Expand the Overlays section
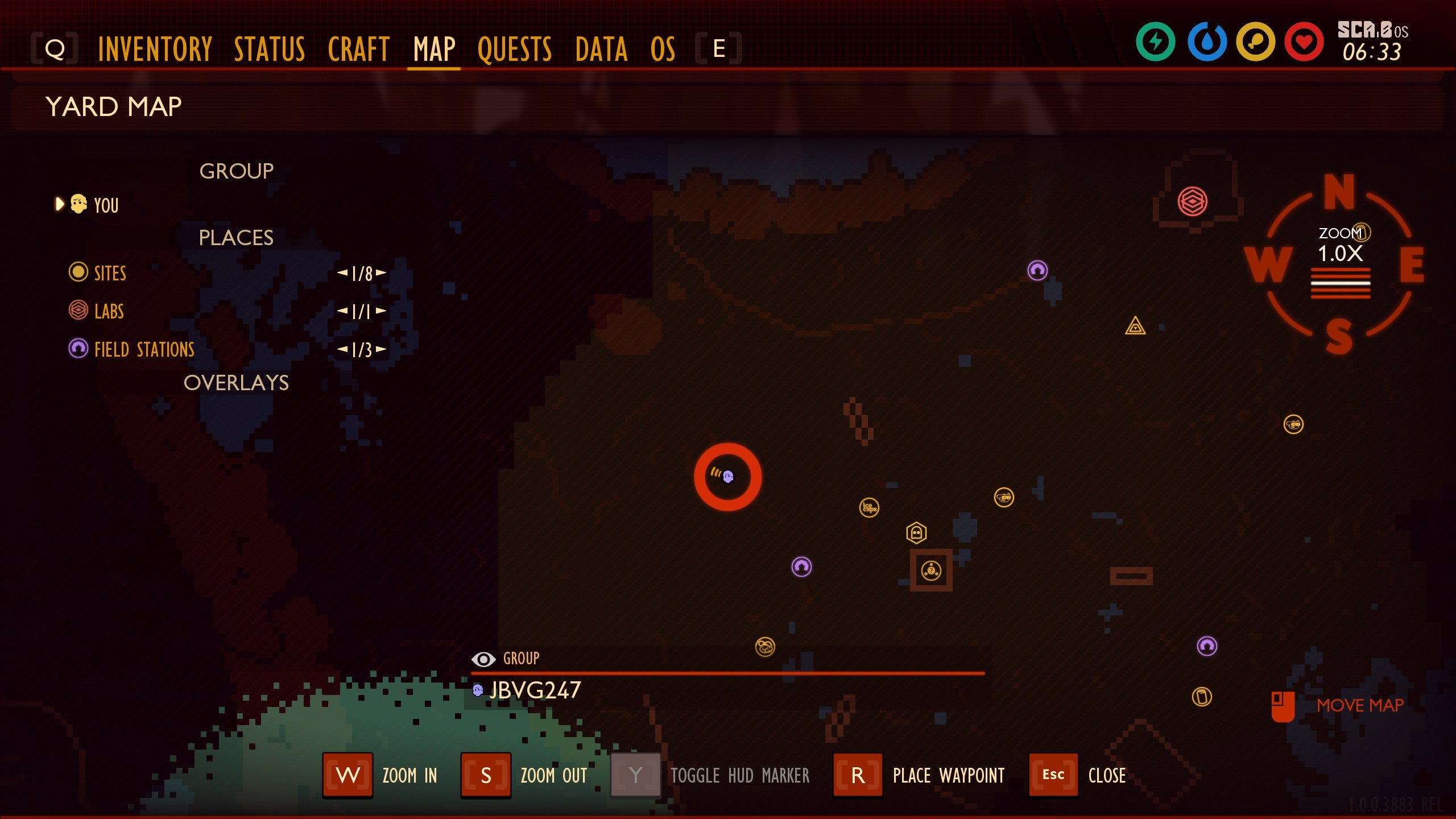The image size is (1456, 819). 237,384
